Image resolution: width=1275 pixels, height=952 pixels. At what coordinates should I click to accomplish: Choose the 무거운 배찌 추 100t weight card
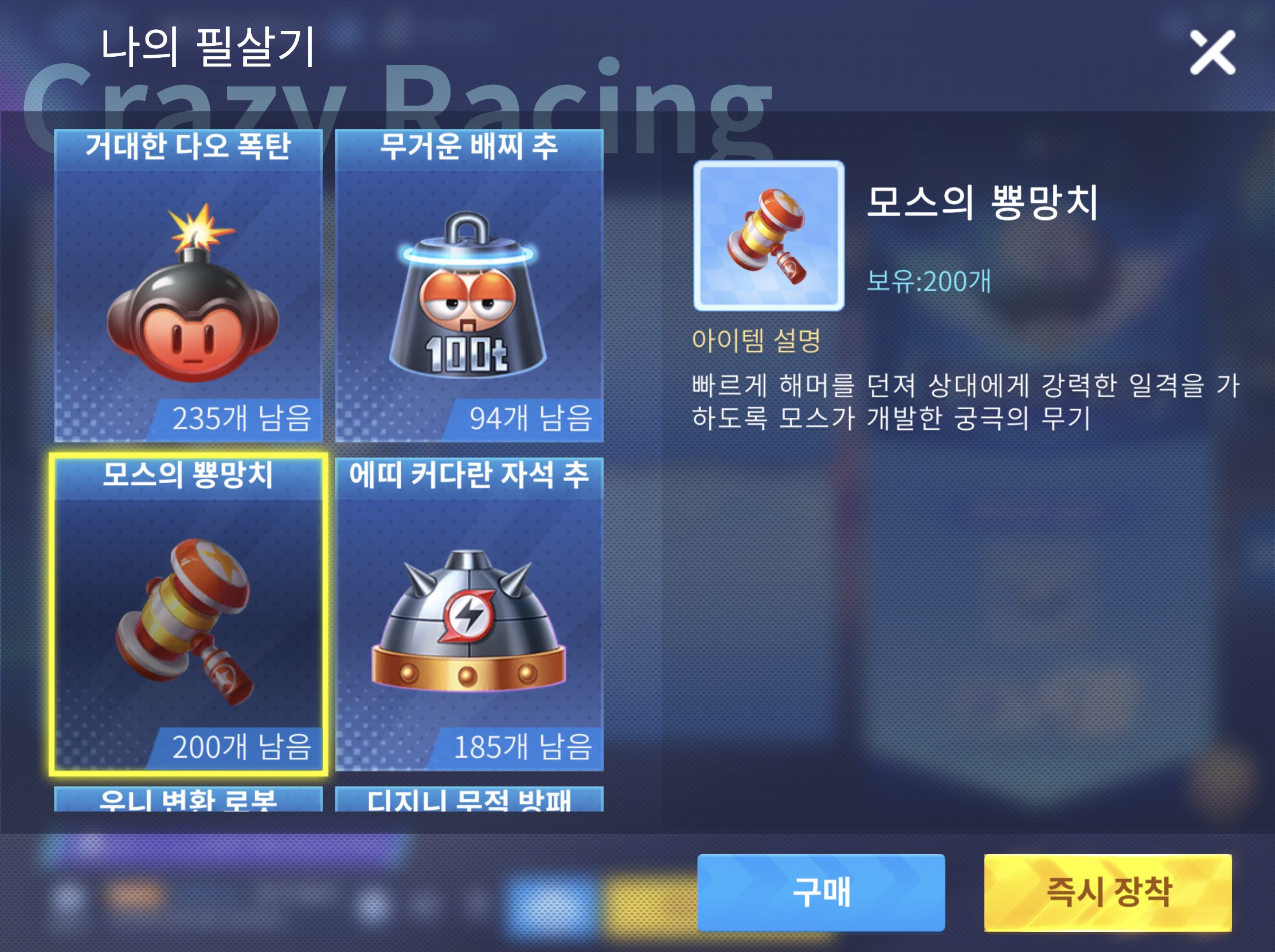pyautogui.click(x=468, y=287)
